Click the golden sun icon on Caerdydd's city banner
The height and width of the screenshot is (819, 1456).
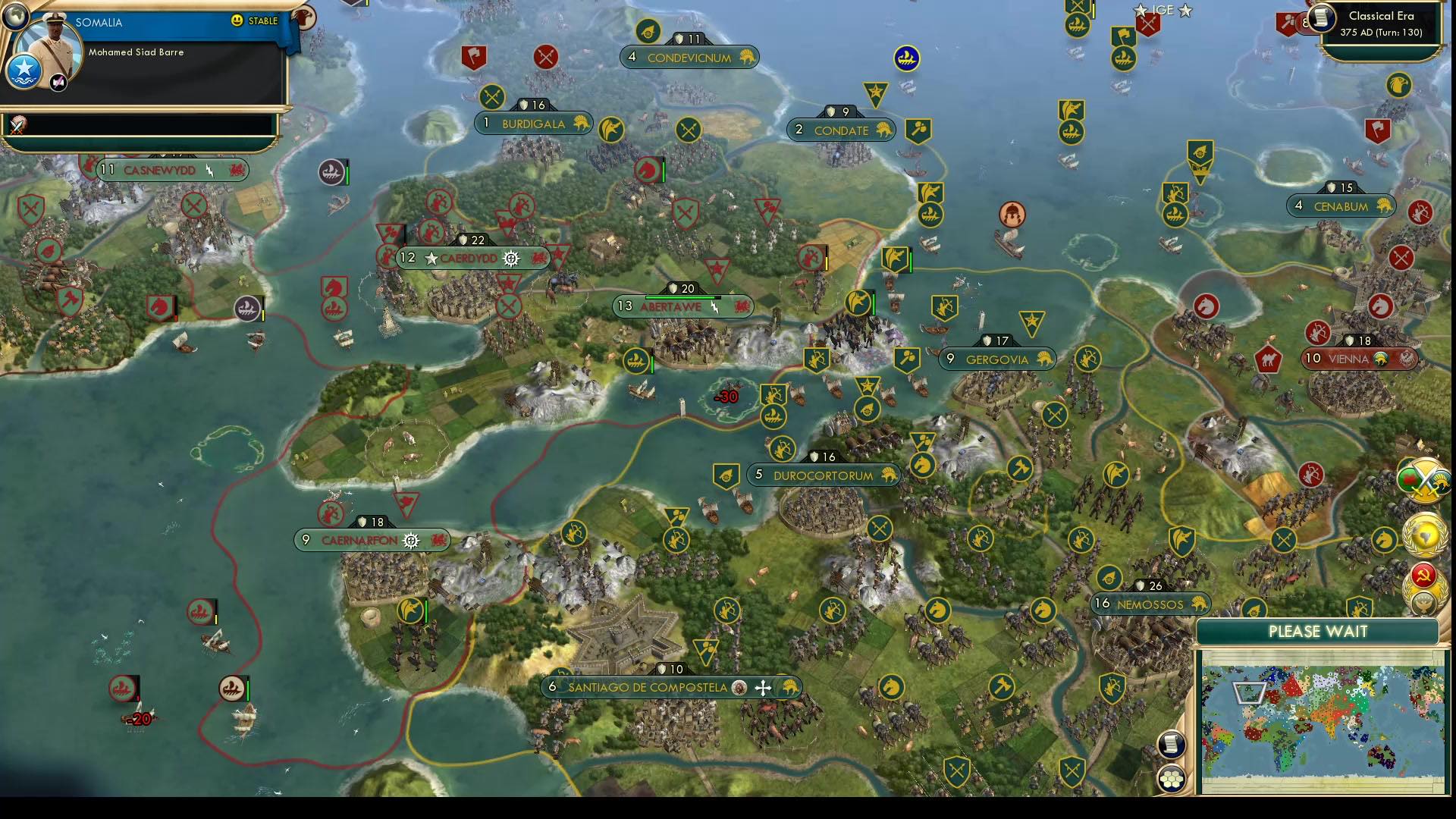(512, 259)
